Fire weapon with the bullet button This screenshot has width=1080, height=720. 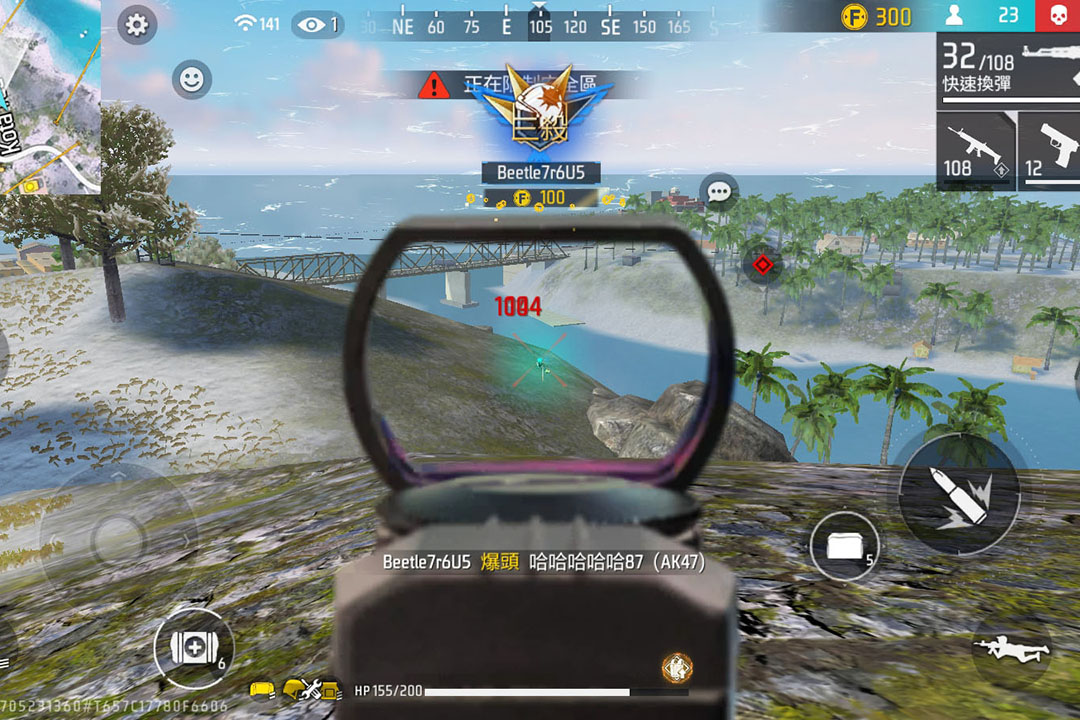(958, 493)
